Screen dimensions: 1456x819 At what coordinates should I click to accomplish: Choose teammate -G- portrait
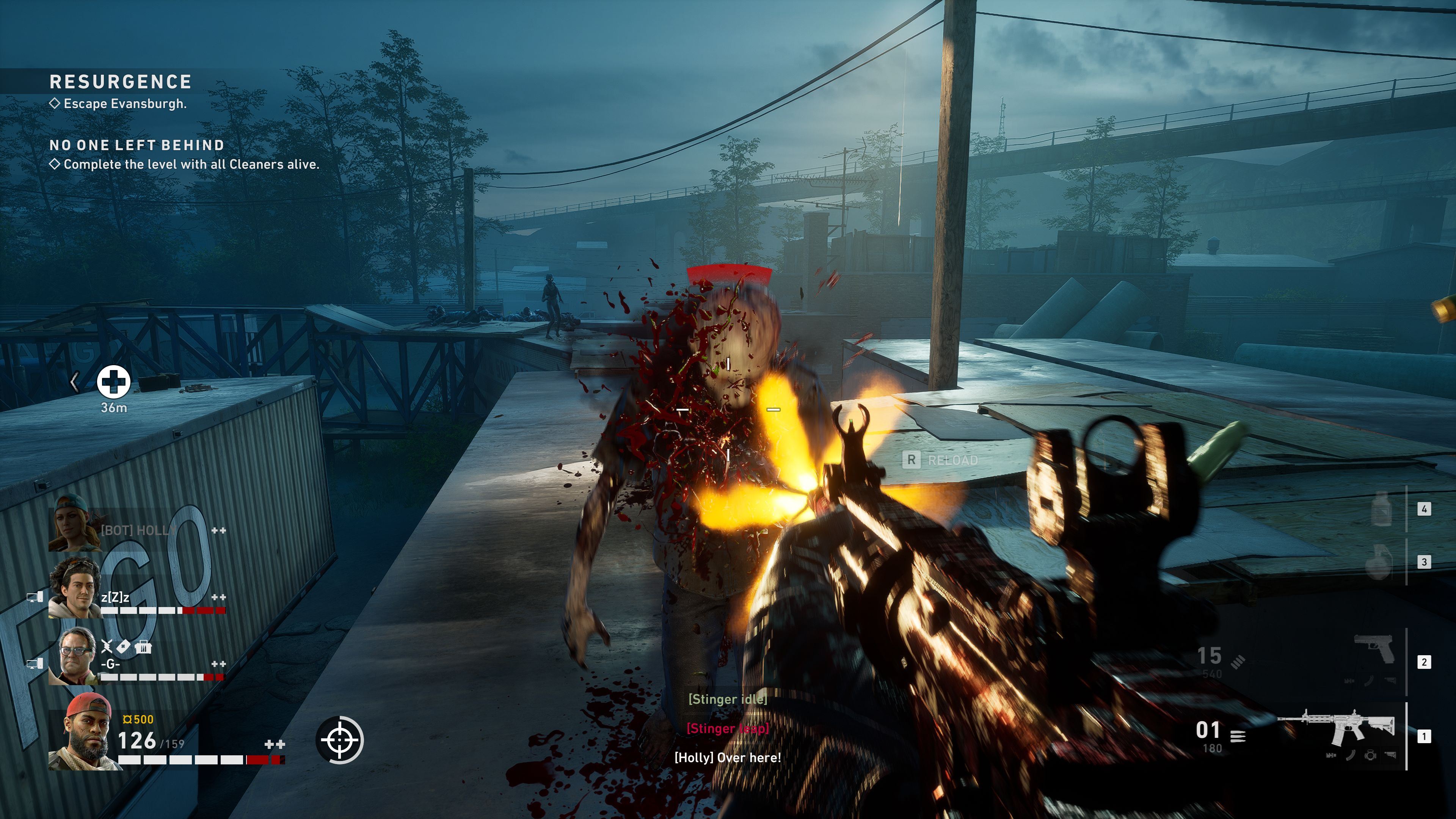click(x=78, y=656)
